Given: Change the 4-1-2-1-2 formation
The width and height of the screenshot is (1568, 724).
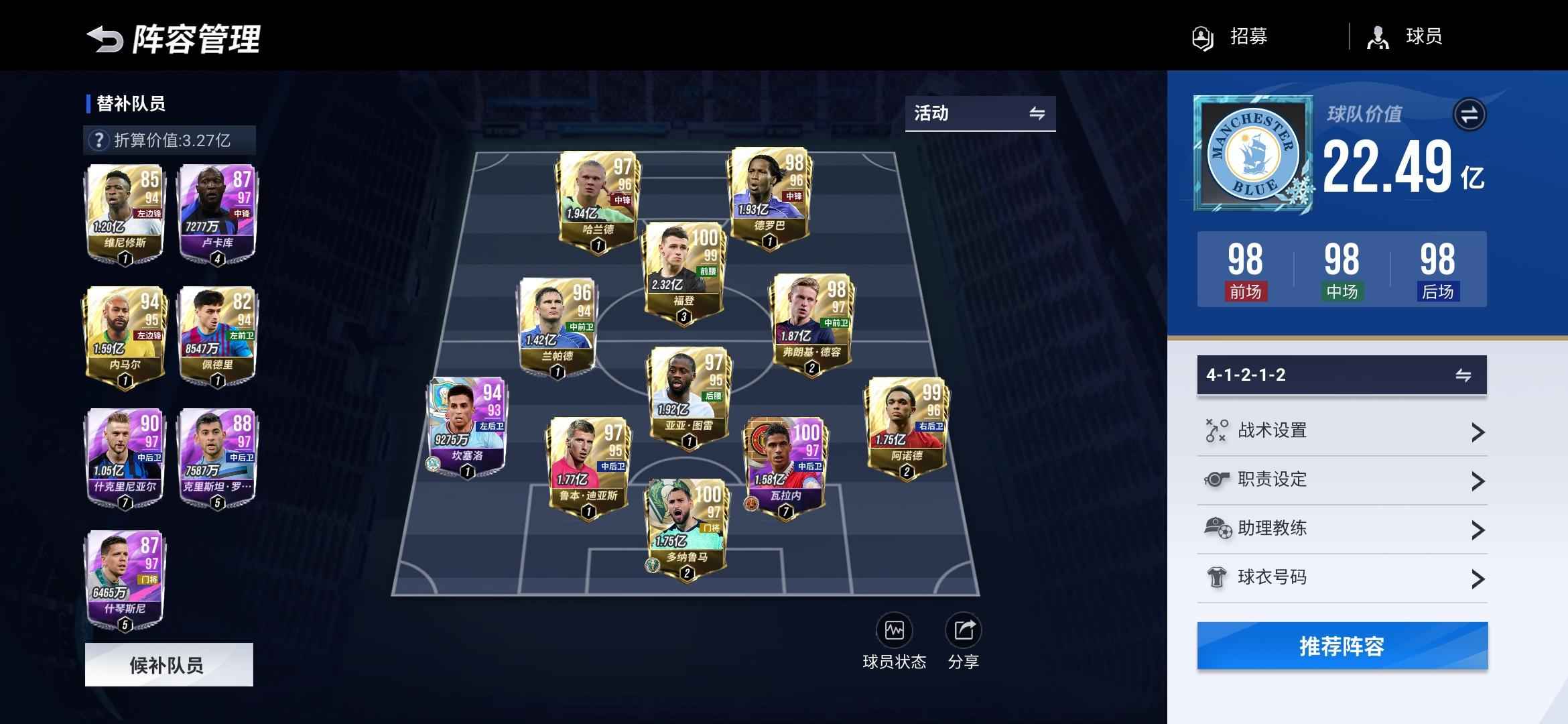Looking at the screenshot, I should (1342, 375).
